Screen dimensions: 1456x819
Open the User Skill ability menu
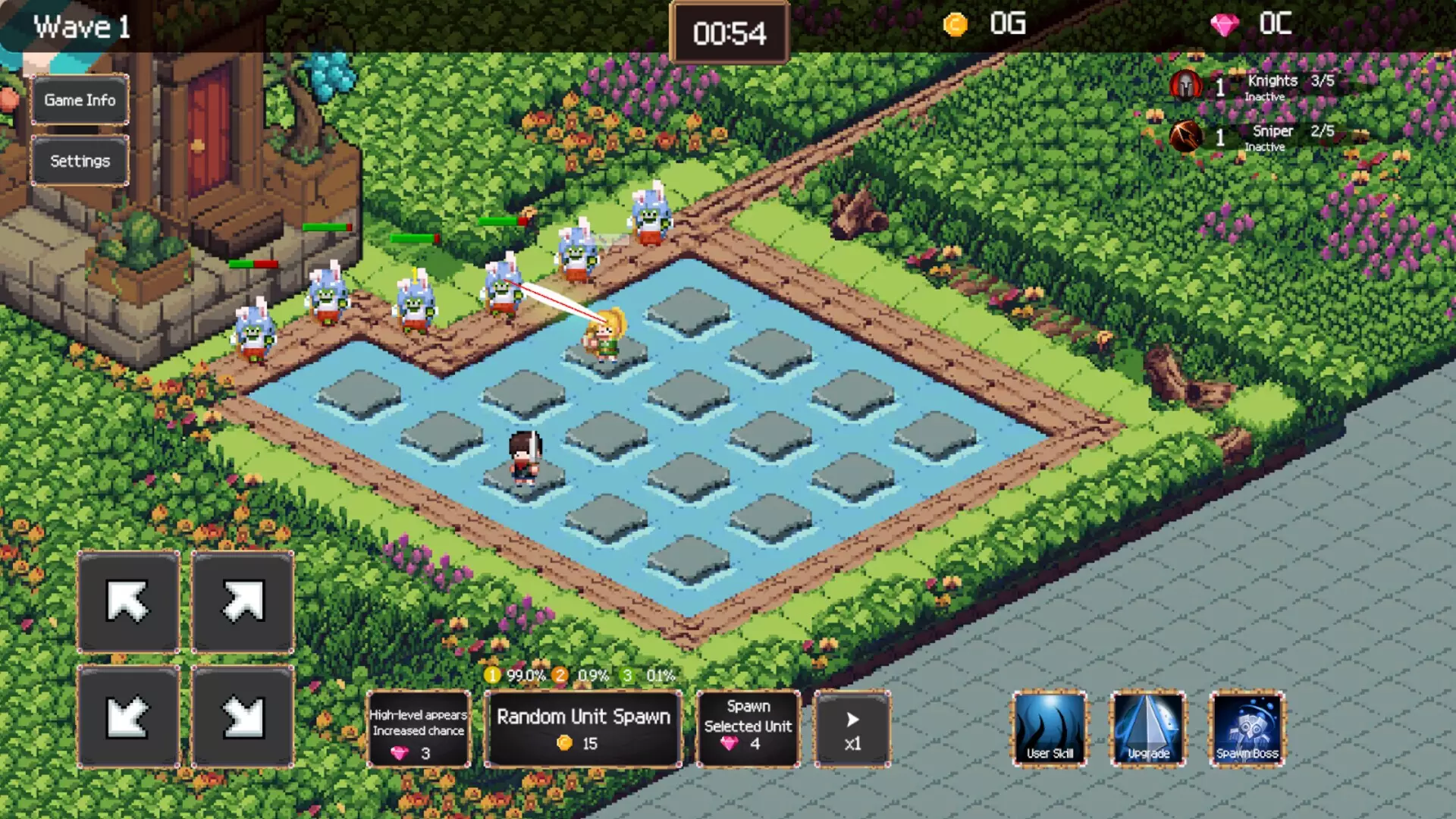(x=1050, y=729)
